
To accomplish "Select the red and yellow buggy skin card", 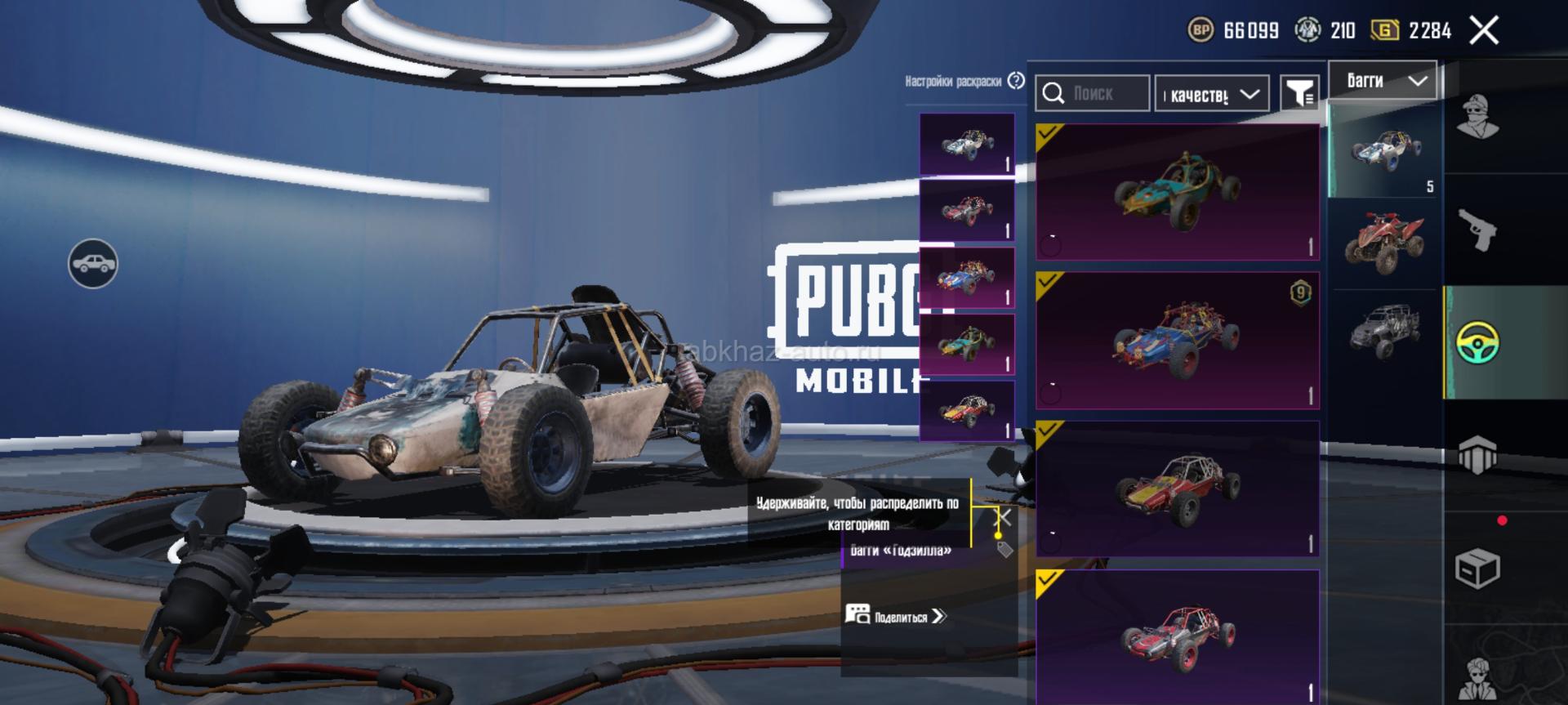I will (1177, 489).
